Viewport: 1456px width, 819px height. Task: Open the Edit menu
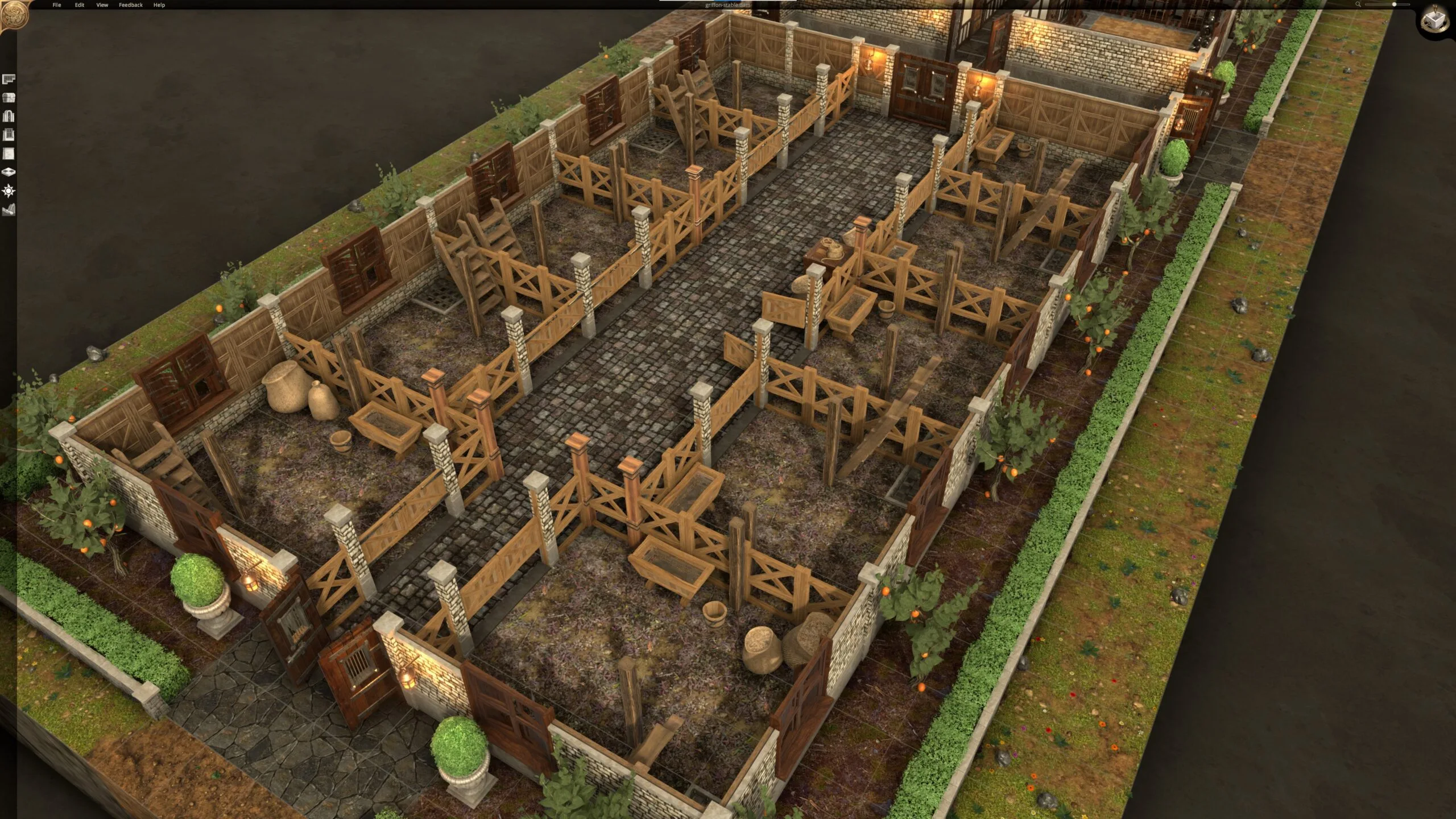pos(80,5)
